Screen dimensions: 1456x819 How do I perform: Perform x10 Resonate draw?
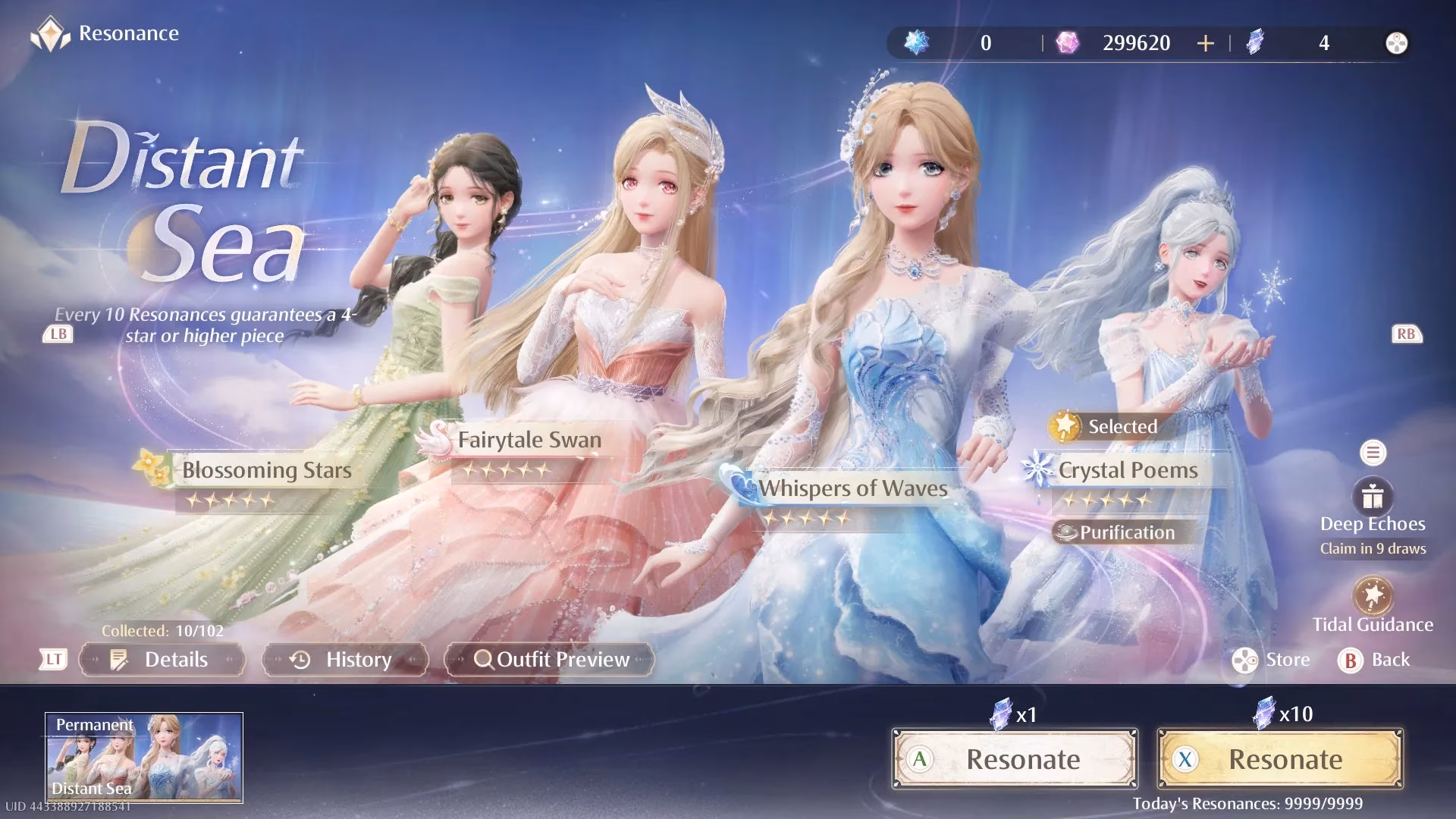pos(1280,759)
